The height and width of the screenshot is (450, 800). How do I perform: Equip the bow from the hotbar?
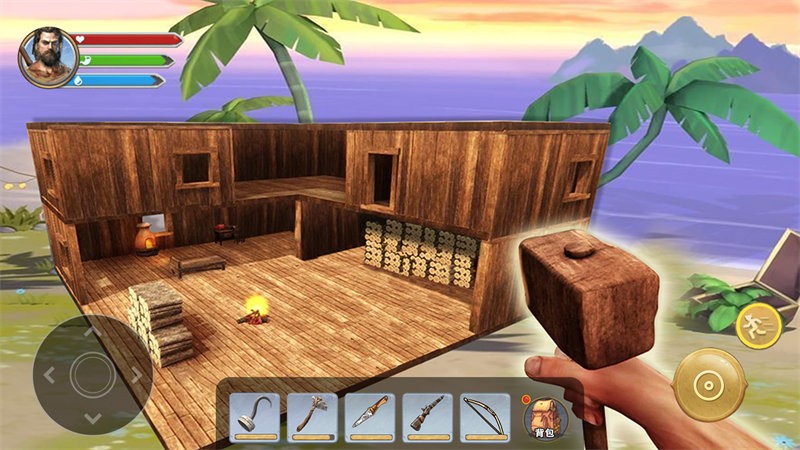[x=485, y=416]
